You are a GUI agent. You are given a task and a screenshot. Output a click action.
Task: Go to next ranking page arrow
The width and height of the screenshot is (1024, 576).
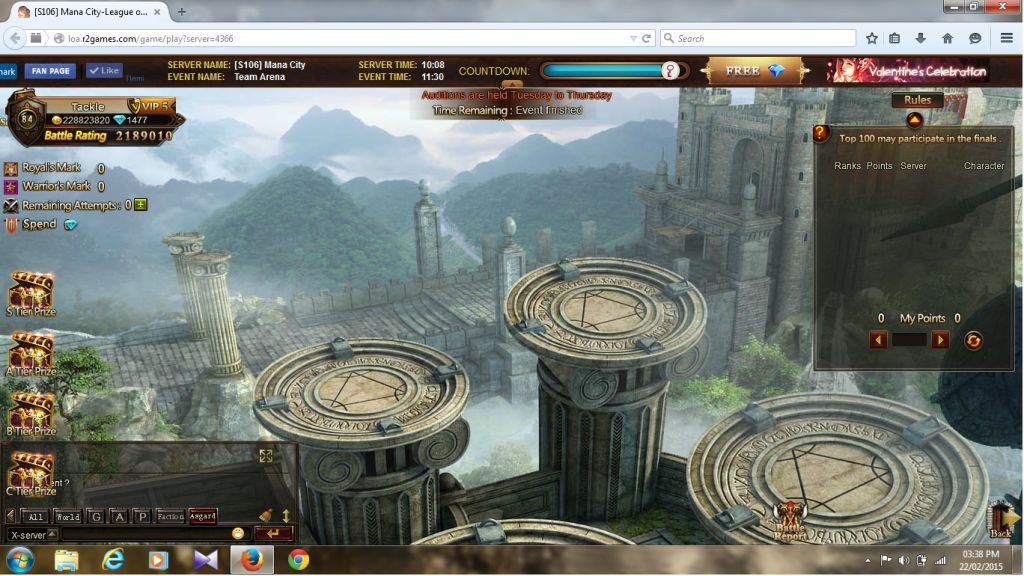point(940,340)
